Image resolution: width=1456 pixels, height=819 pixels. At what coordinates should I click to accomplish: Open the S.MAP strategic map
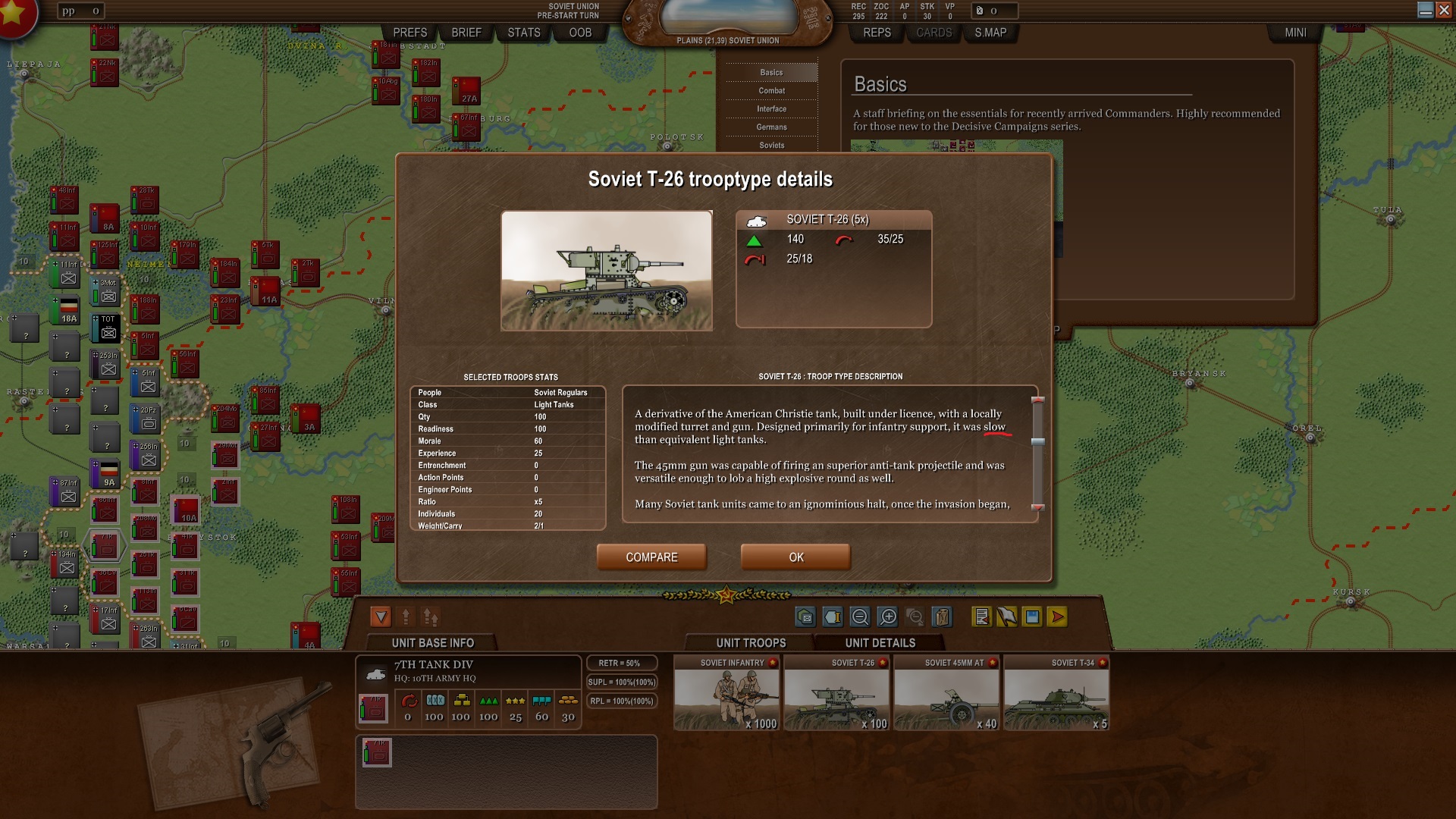990,33
